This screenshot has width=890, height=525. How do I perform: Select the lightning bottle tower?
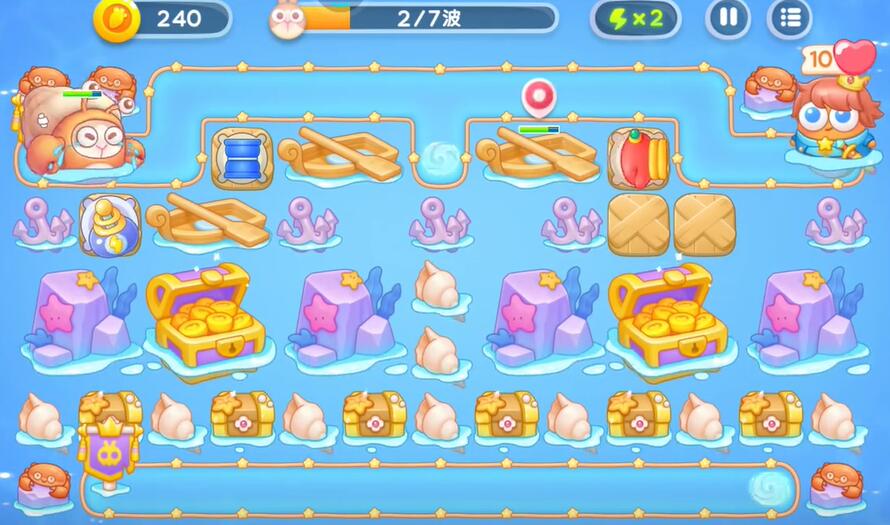pos(109,225)
